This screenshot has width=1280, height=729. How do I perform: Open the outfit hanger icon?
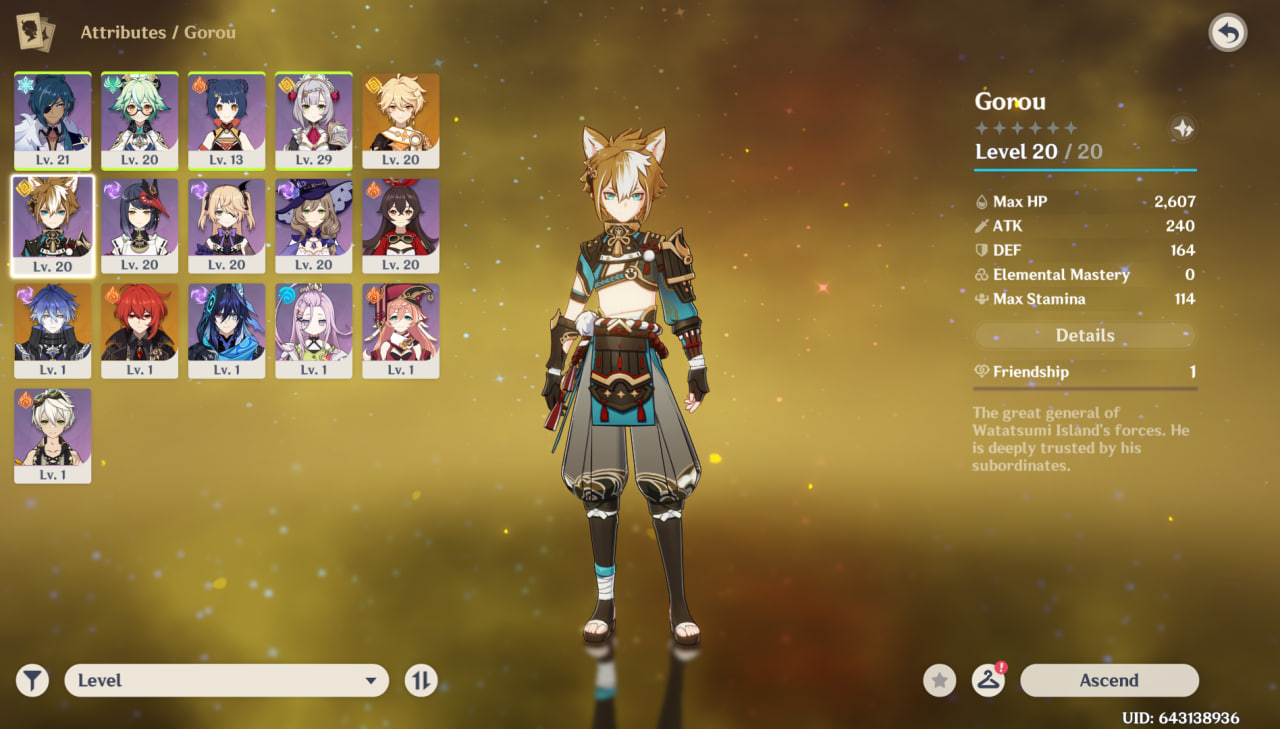click(x=988, y=681)
